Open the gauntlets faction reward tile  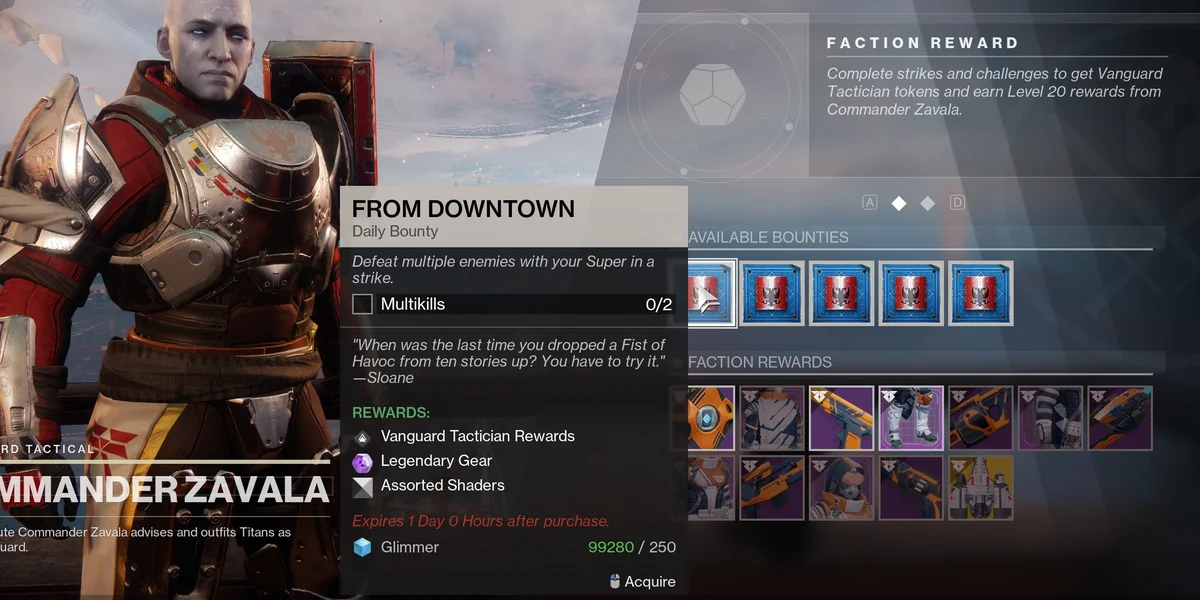point(1050,418)
